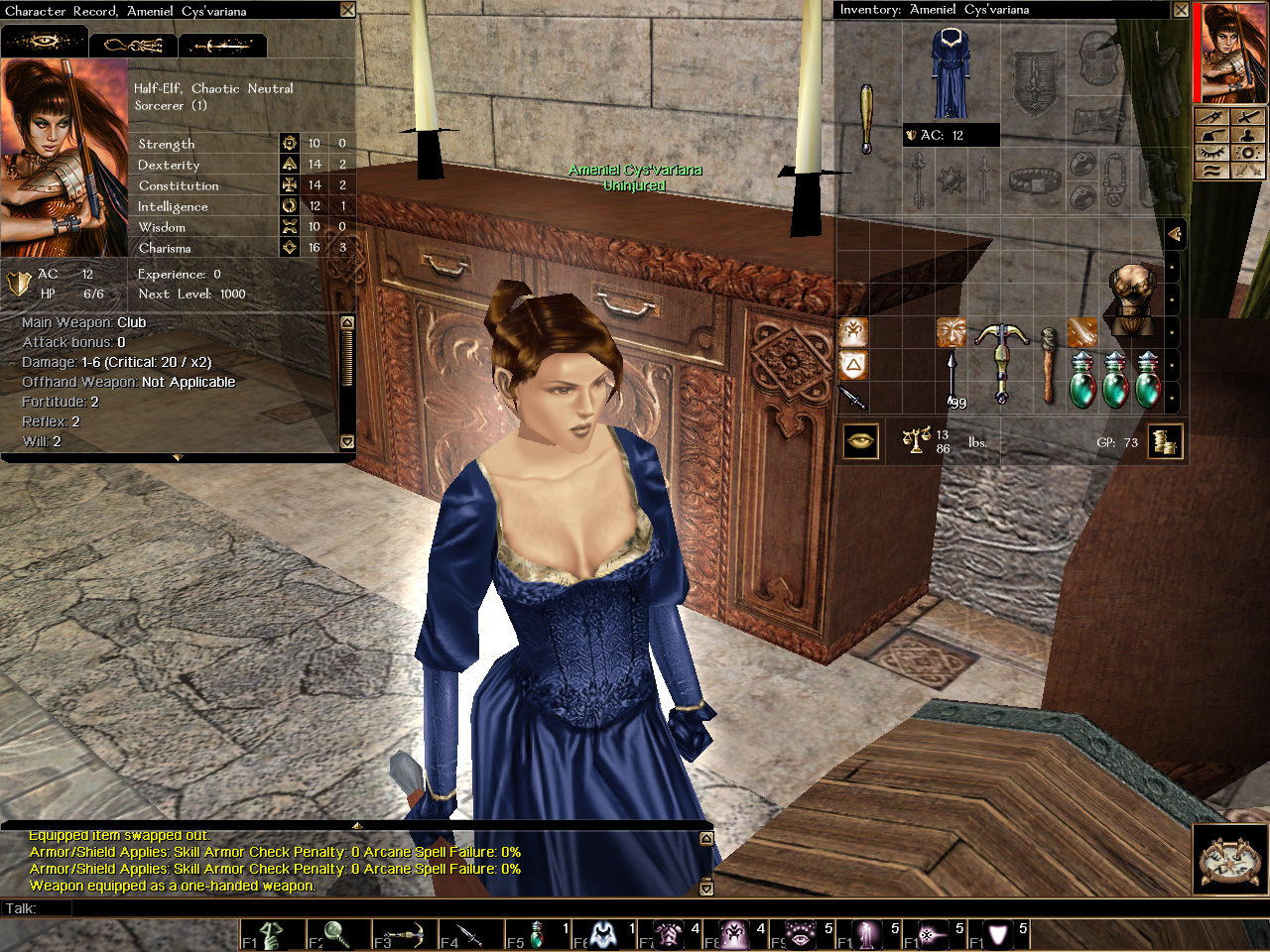Activate the spell assigned to F6
The image size is (1270, 952).
(x=601, y=933)
